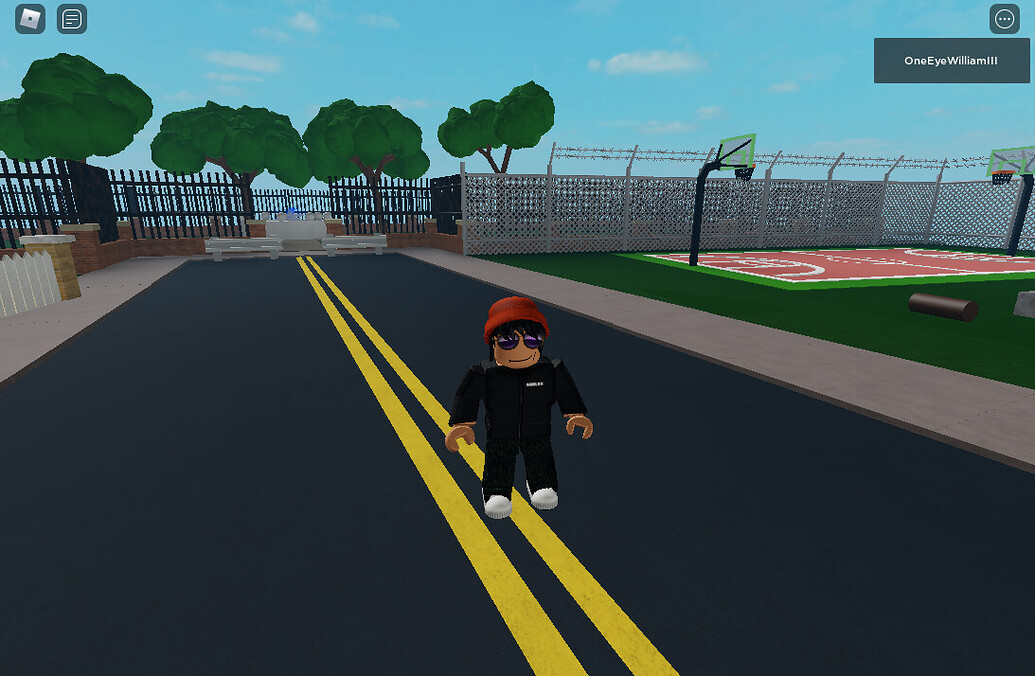This screenshot has width=1035, height=676.
Task: Open the three-dots more options button
Action: tap(1004, 19)
